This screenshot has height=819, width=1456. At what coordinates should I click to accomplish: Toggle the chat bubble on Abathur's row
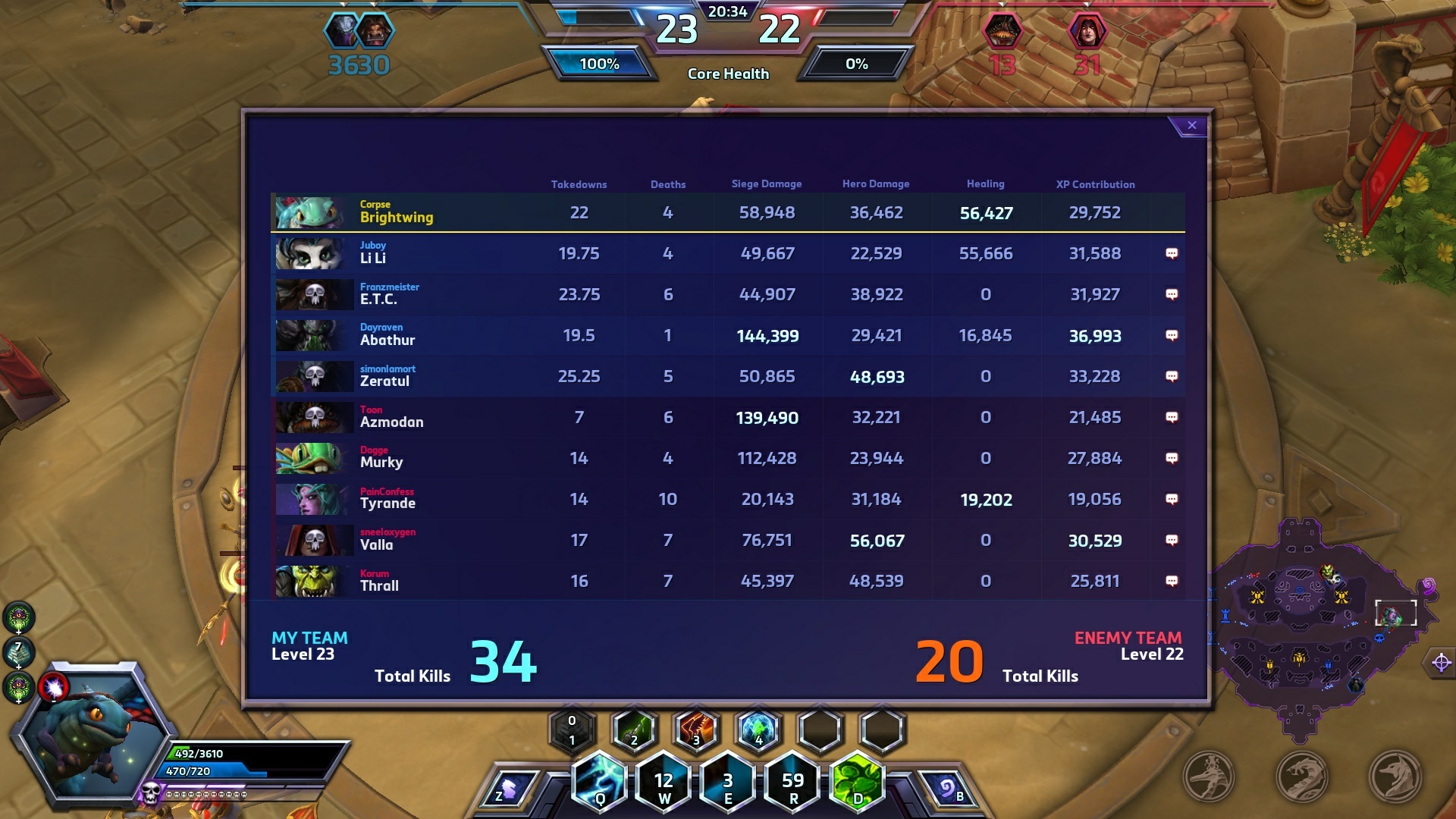click(1172, 335)
